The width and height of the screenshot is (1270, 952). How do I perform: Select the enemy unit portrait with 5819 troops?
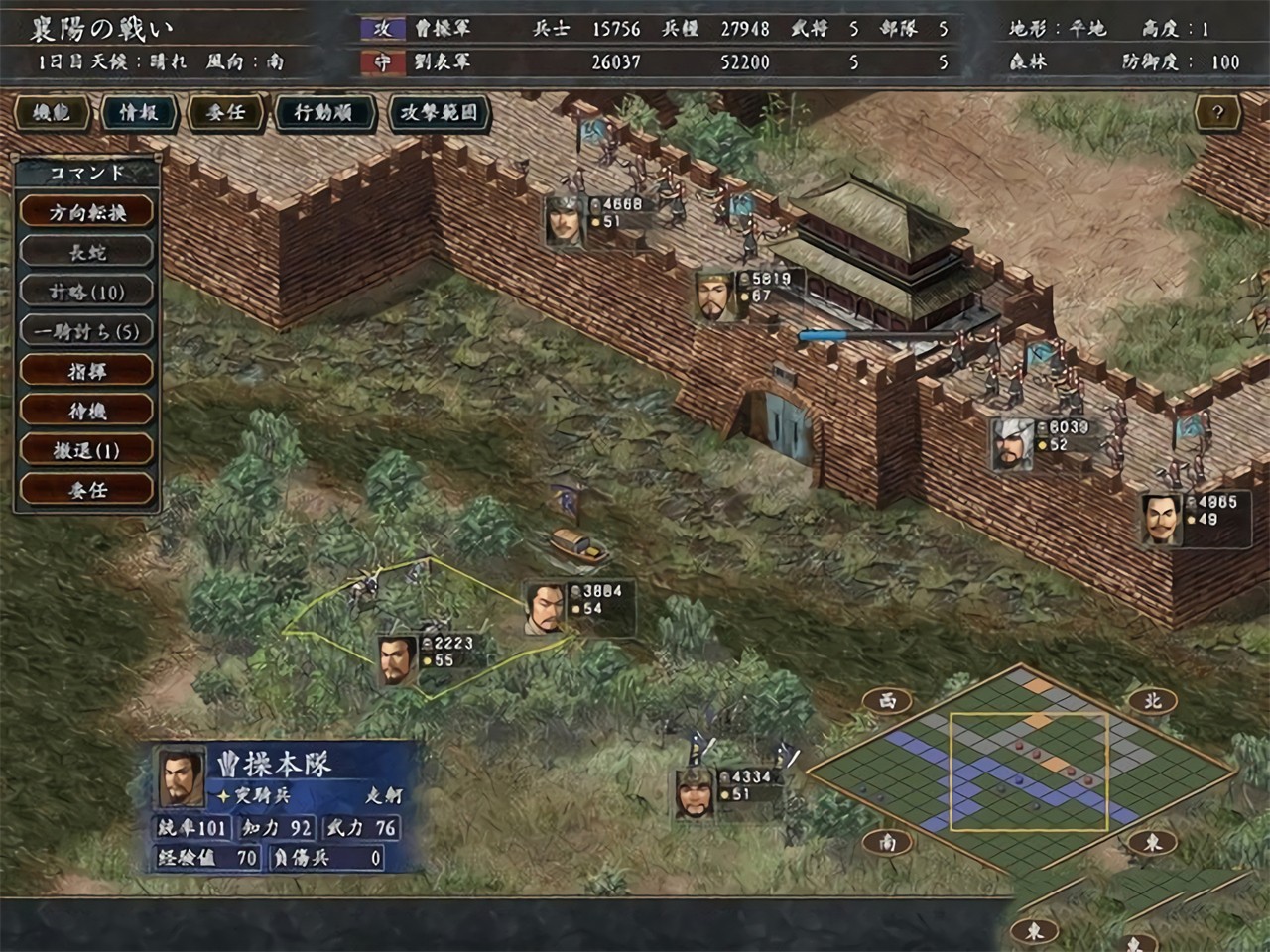pos(714,295)
